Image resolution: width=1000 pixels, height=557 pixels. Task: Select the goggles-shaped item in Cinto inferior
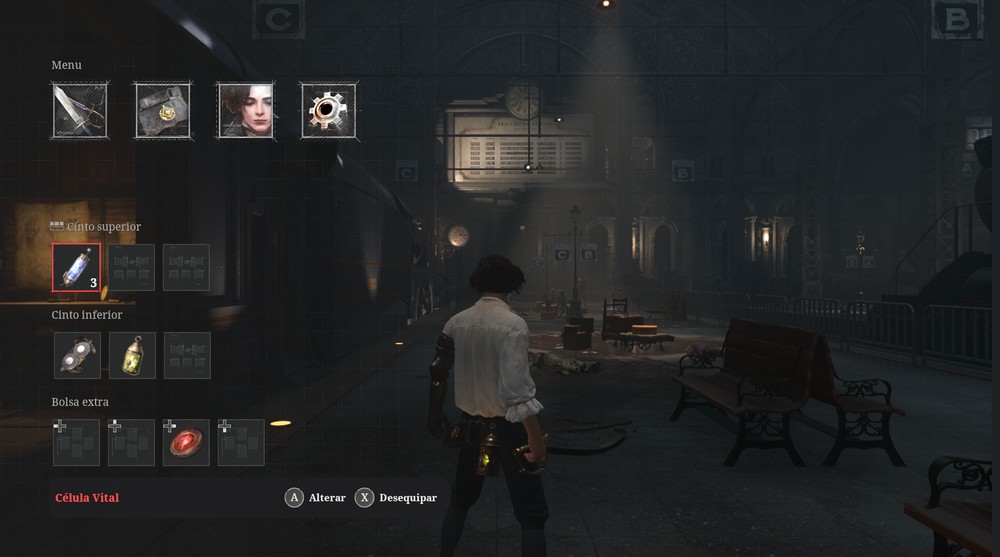pos(77,355)
